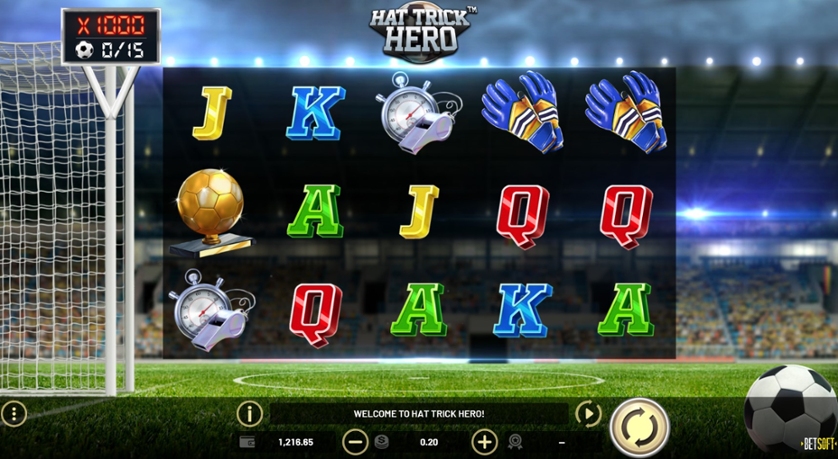
Task: Start autoplay with the small play arrow
Action: pyautogui.click(x=589, y=413)
